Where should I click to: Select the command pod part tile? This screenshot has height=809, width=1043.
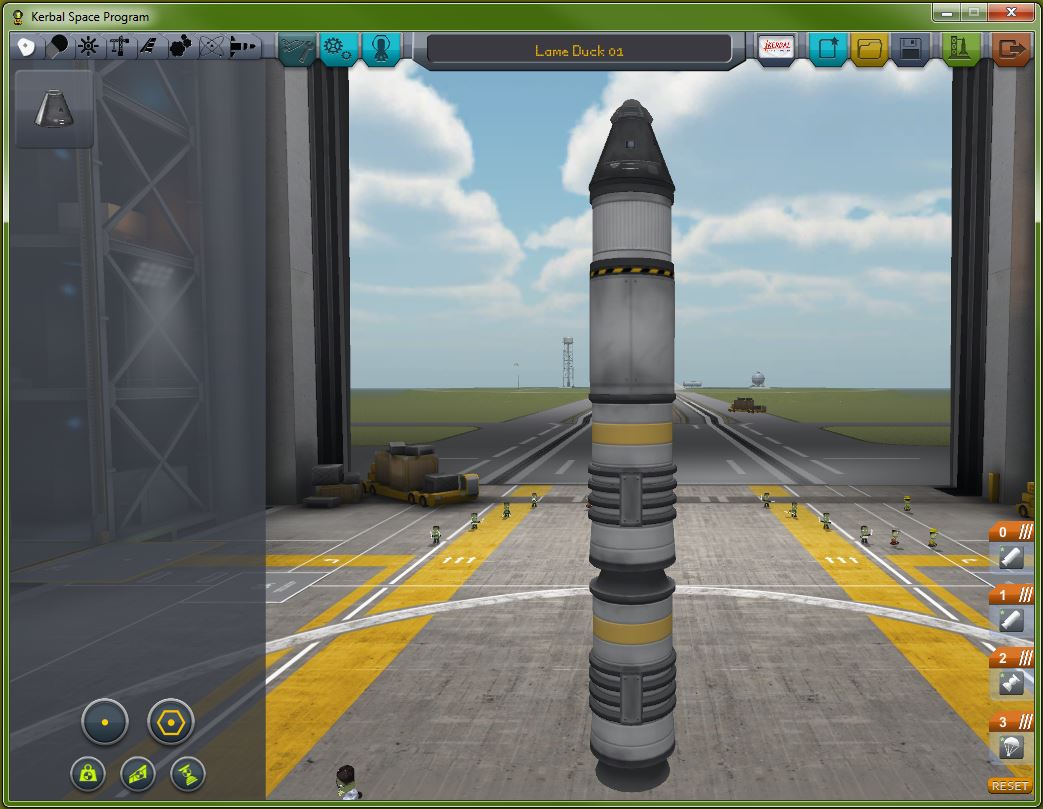pos(55,109)
